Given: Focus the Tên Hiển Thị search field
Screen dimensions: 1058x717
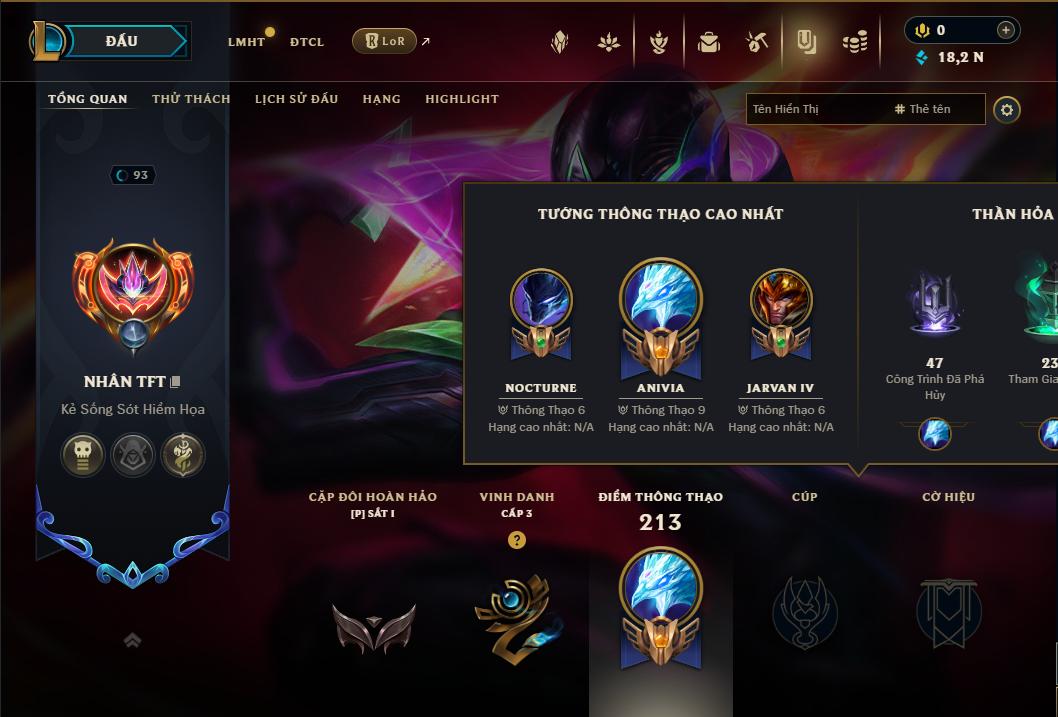Looking at the screenshot, I should point(815,109).
